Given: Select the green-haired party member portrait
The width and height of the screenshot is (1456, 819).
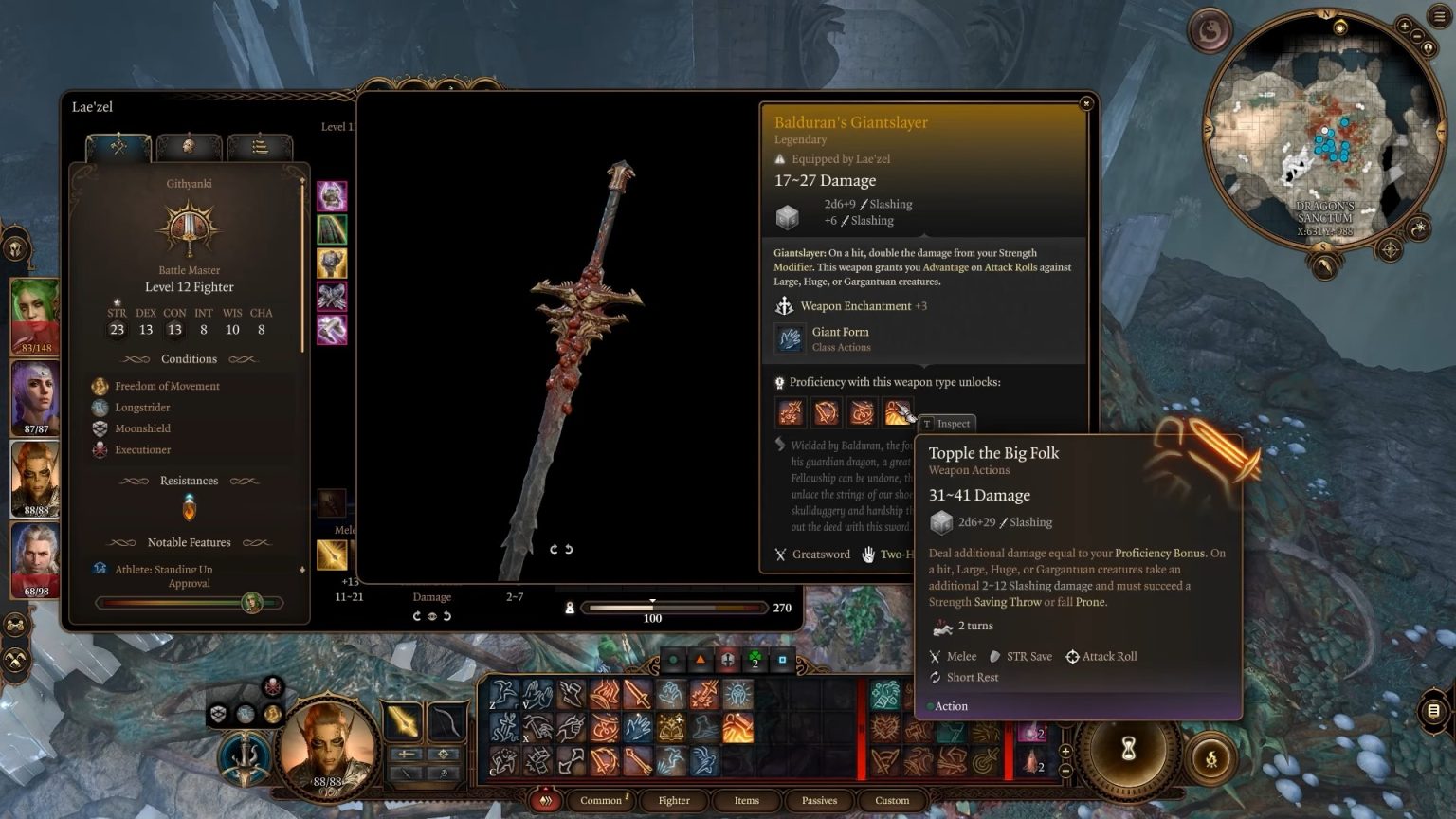Looking at the screenshot, I should 36,315.
